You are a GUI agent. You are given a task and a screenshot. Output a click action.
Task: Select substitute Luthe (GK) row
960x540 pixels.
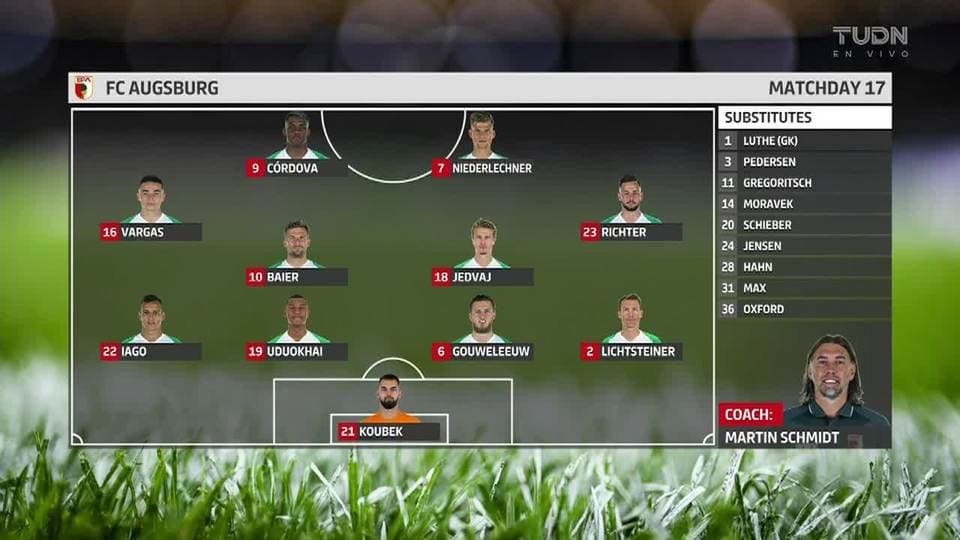(804, 141)
